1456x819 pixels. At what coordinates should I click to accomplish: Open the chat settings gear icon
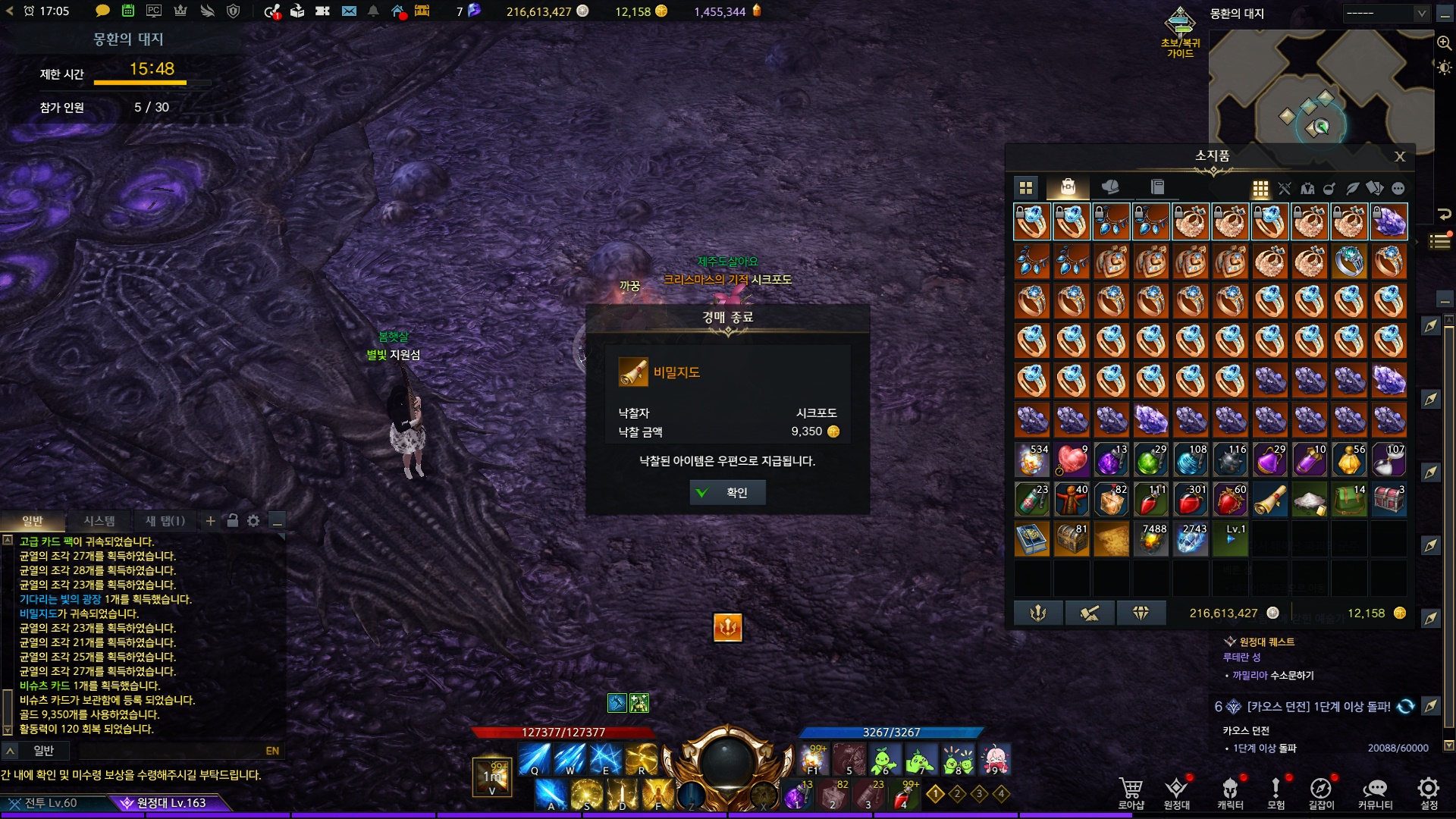[x=253, y=521]
